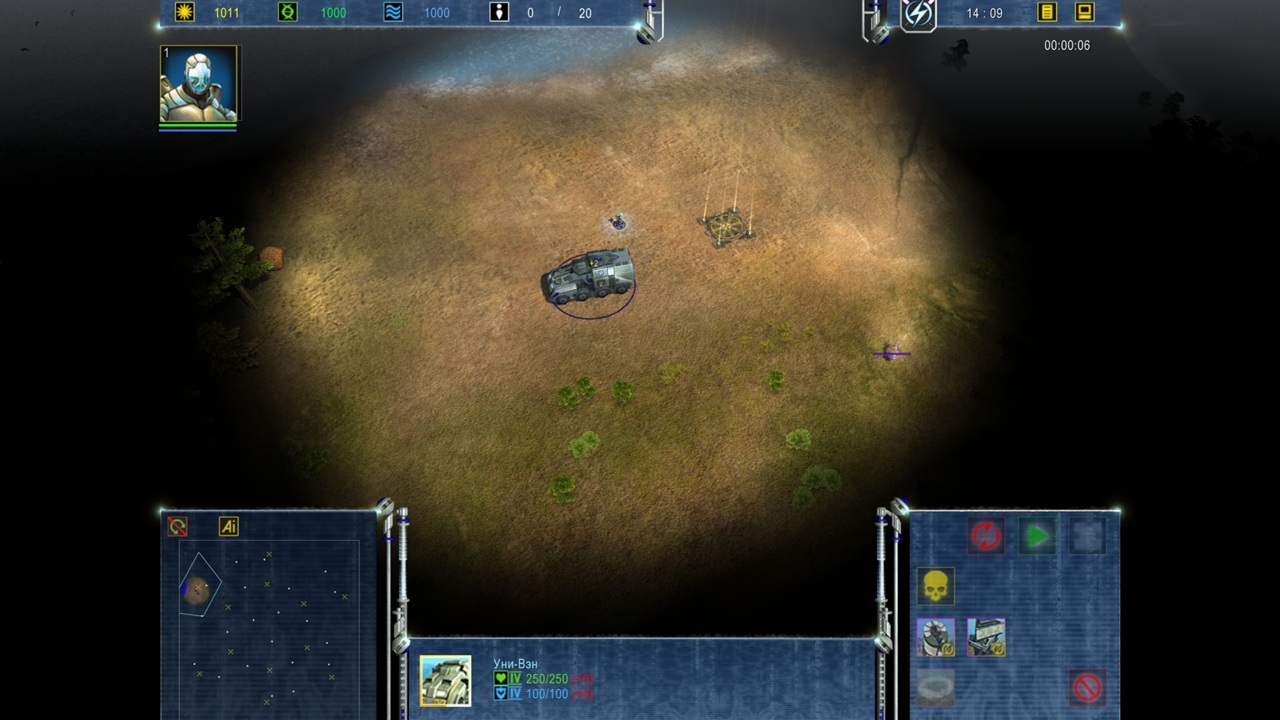
Task: Toggle the crossed-out green rotation icon
Action: click(178, 527)
